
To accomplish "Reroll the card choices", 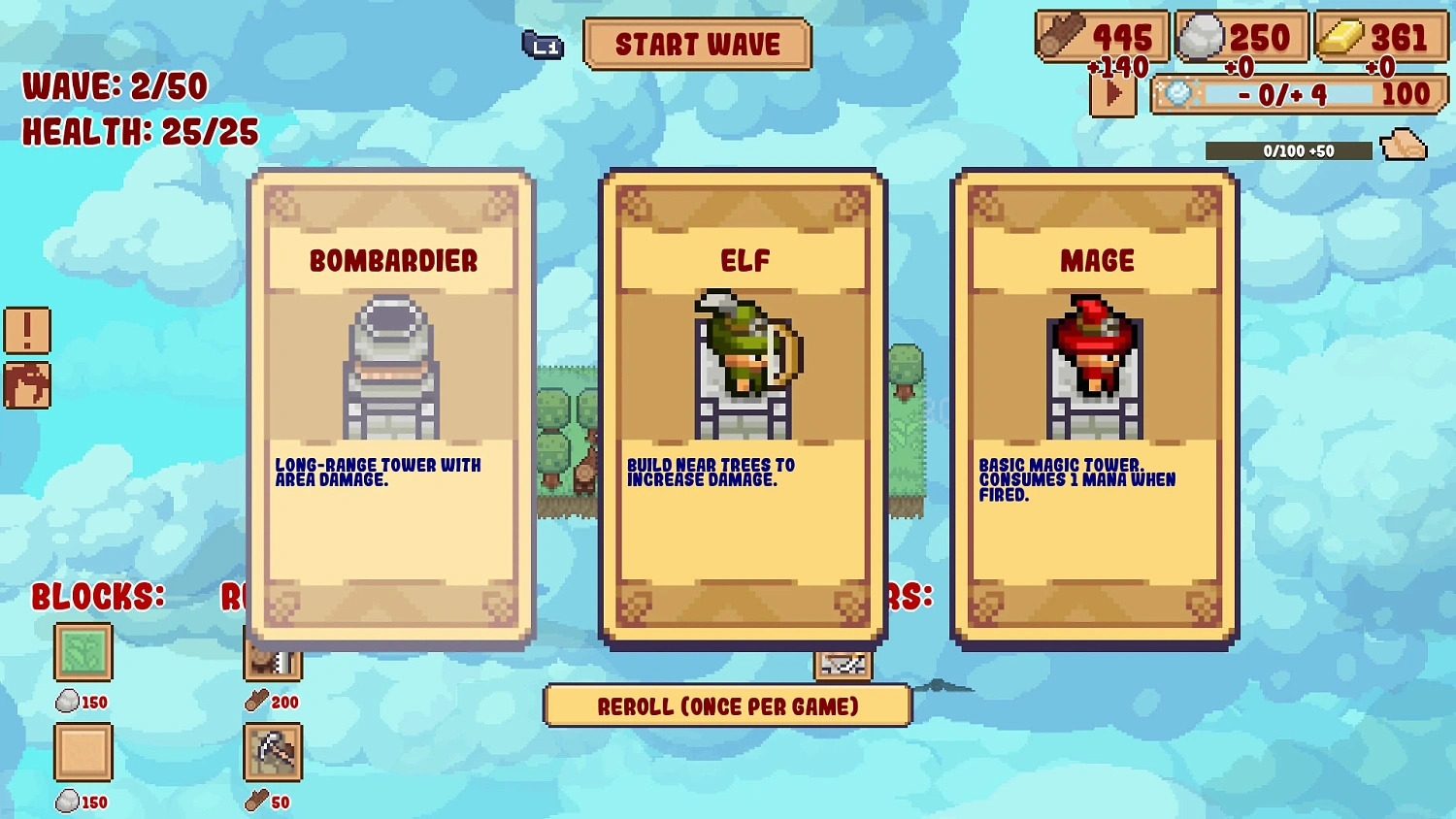I will [727, 706].
